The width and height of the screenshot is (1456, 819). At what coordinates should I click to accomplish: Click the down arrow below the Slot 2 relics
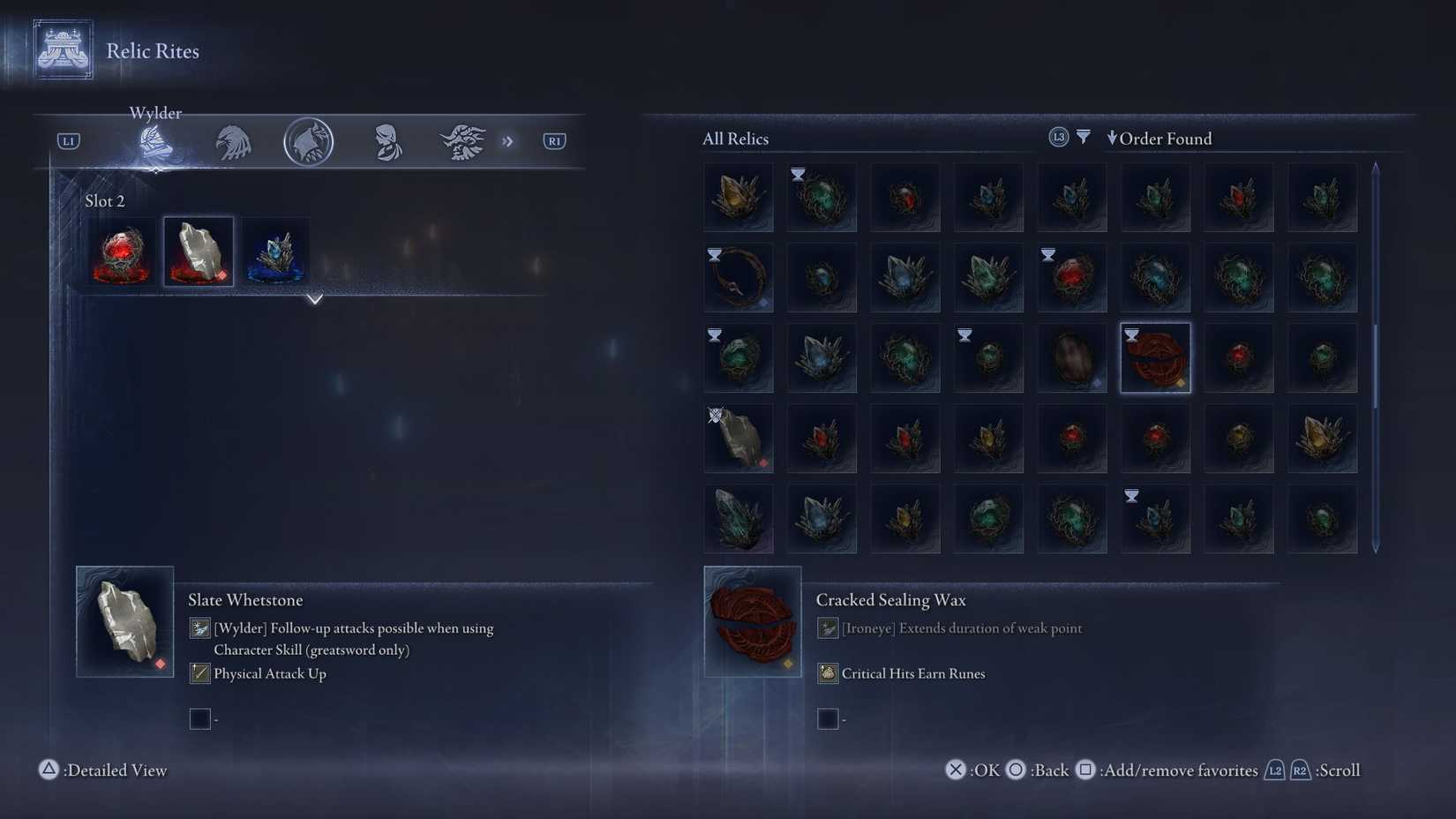pos(315,299)
